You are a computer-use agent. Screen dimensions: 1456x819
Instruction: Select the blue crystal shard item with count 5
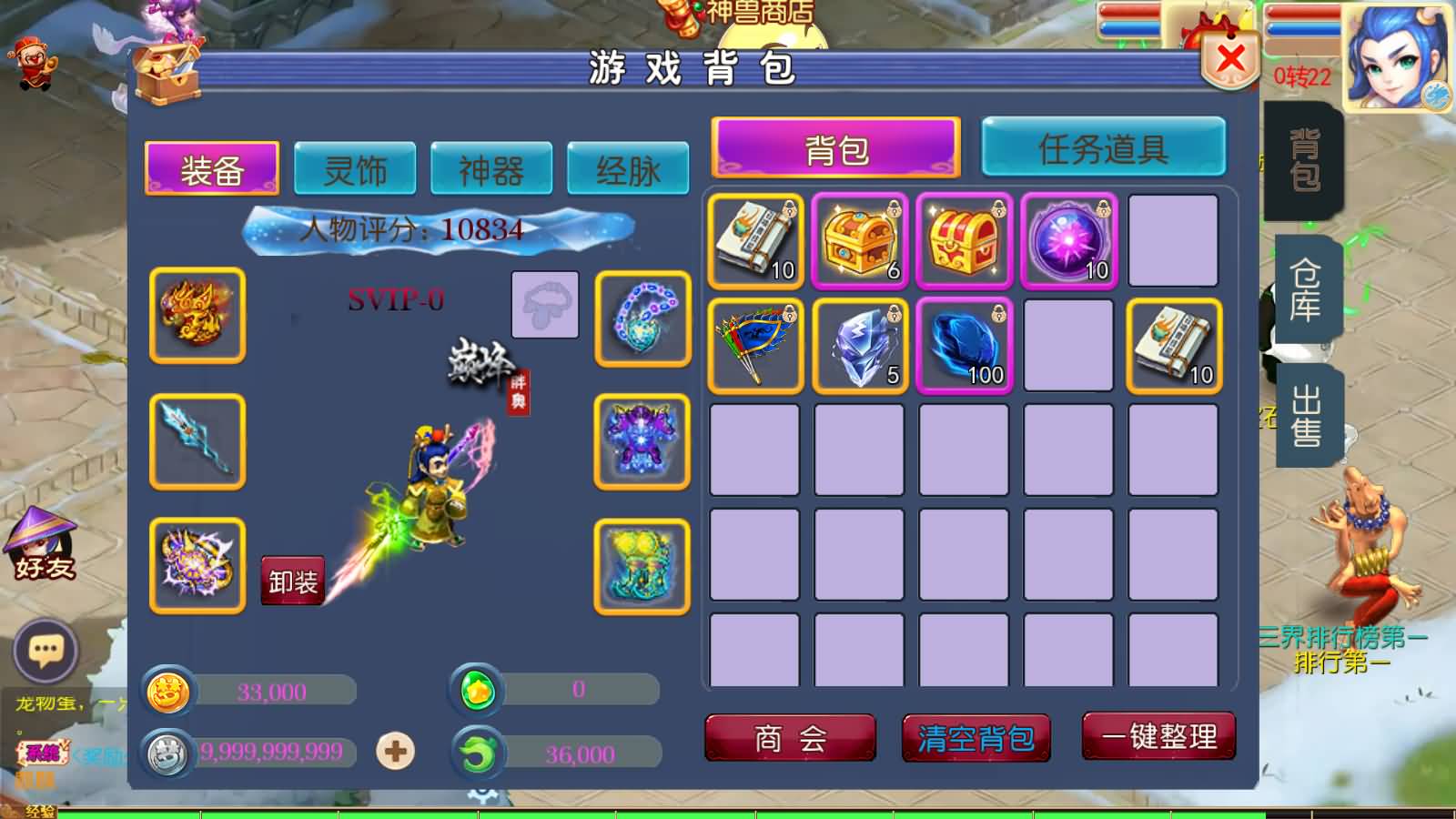pos(859,346)
